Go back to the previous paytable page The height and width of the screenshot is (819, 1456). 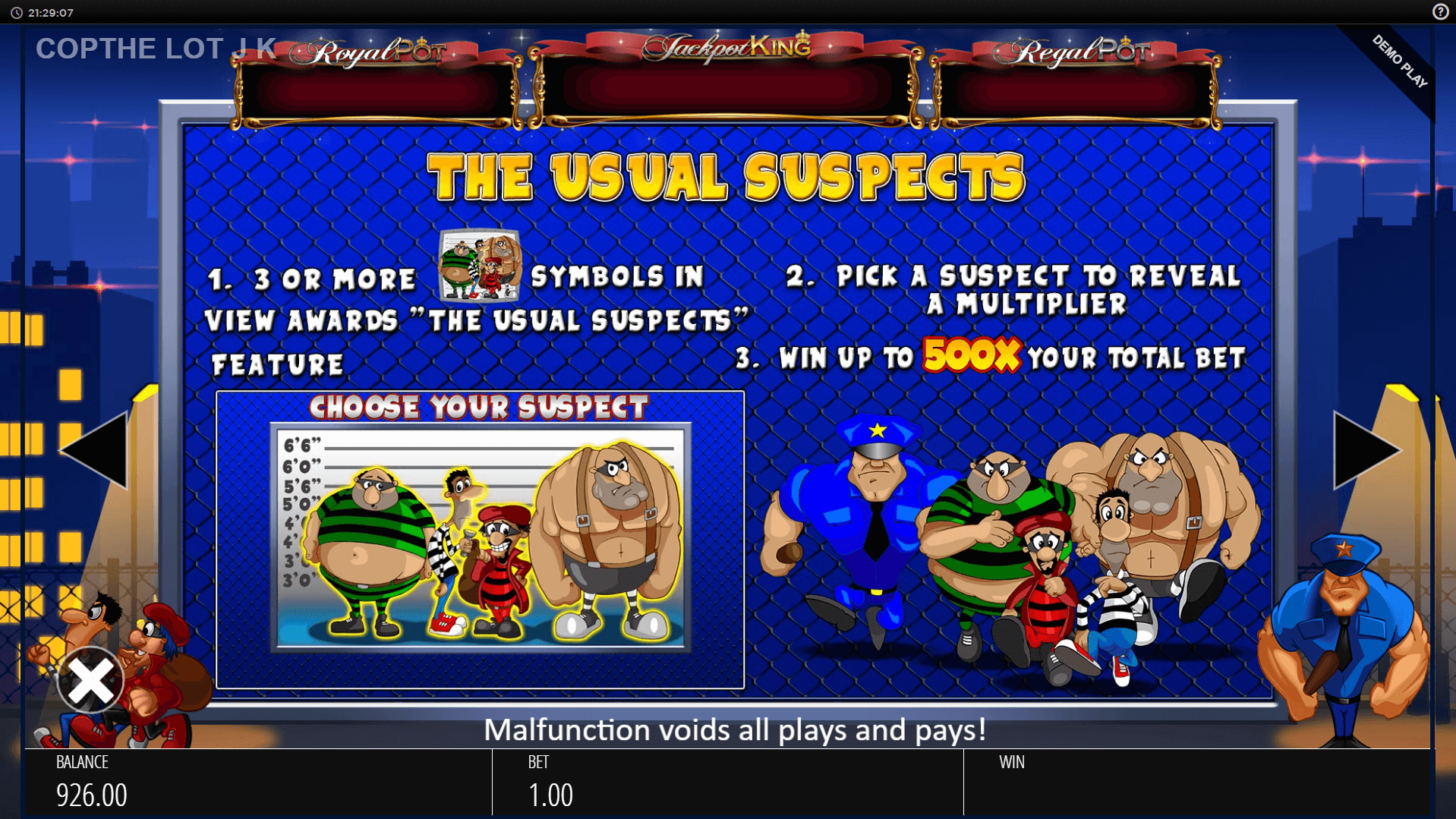(x=96, y=450)
